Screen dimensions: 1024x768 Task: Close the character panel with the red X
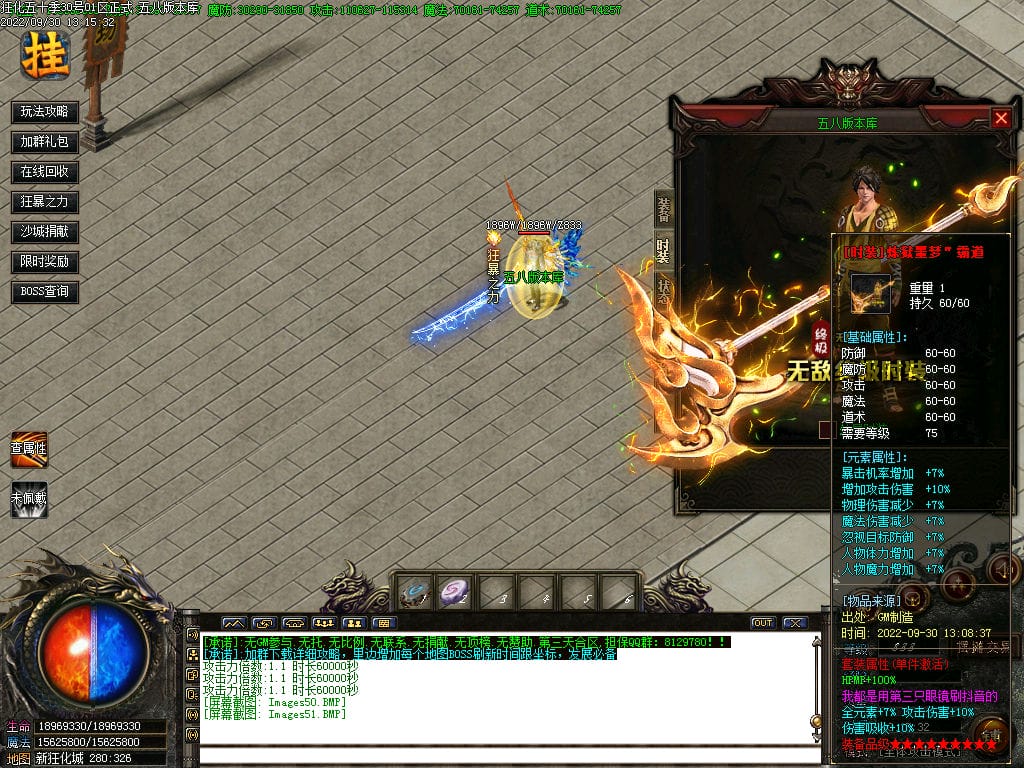pos(1001,118)
